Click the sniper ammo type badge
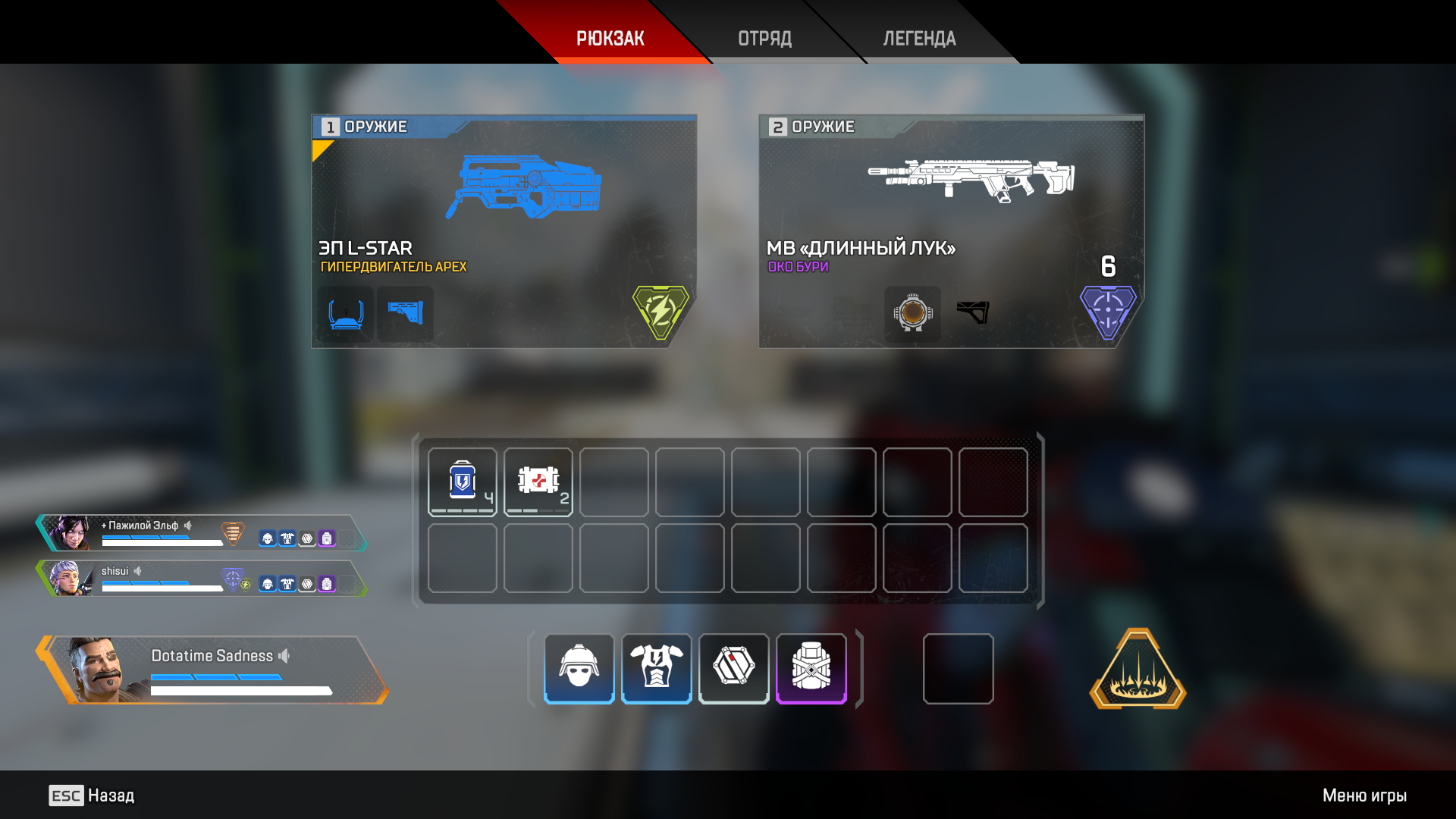 [x=1108, y=311]
